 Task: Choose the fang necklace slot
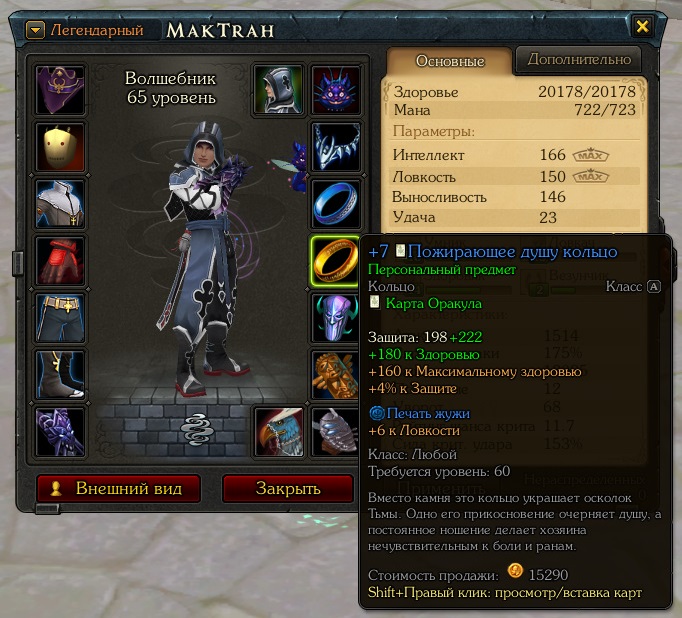335,147
